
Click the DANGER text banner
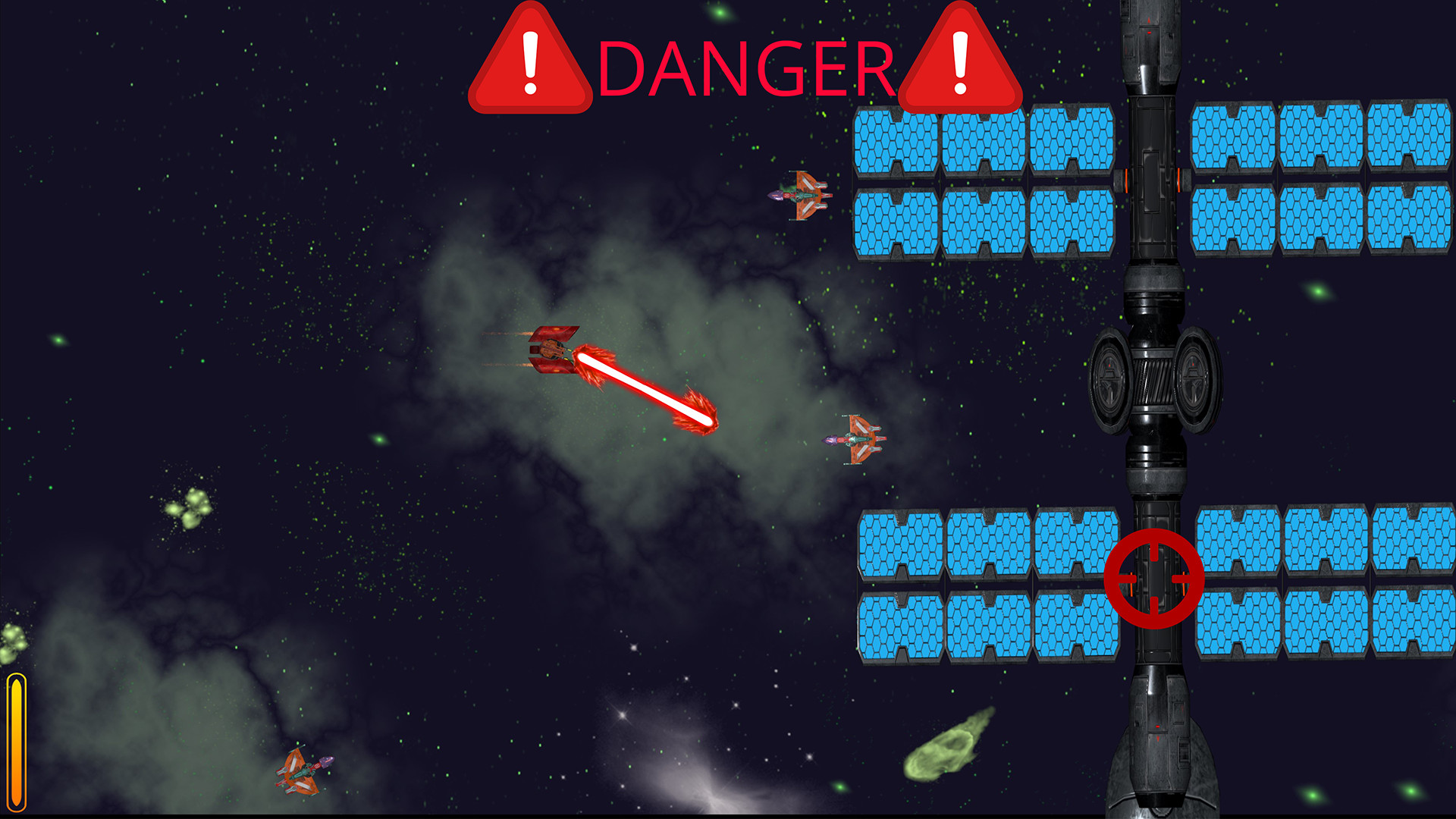pyautogui.click(x=747, y=68)
